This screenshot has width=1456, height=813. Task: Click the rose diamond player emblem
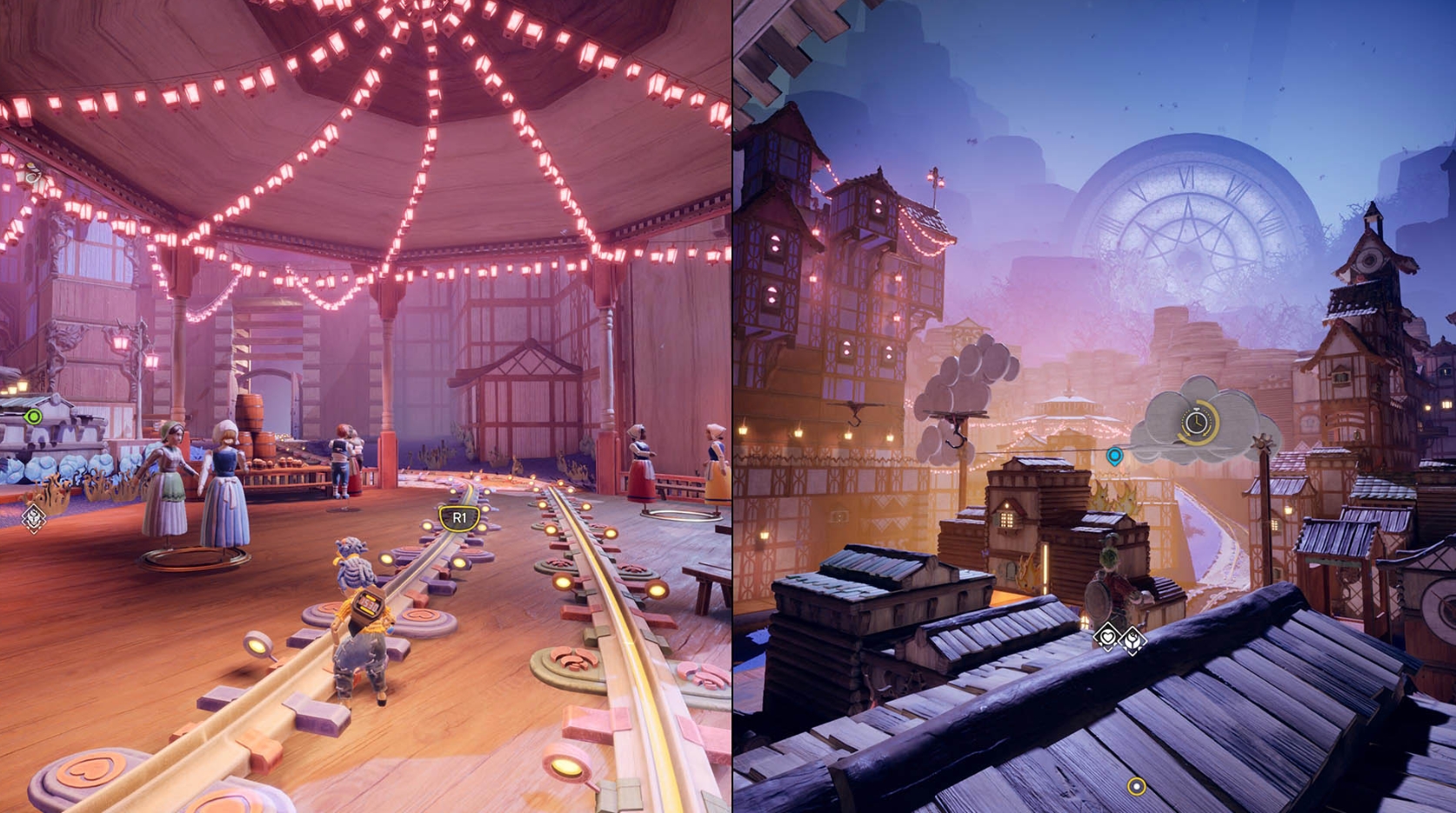point(1132,642)
